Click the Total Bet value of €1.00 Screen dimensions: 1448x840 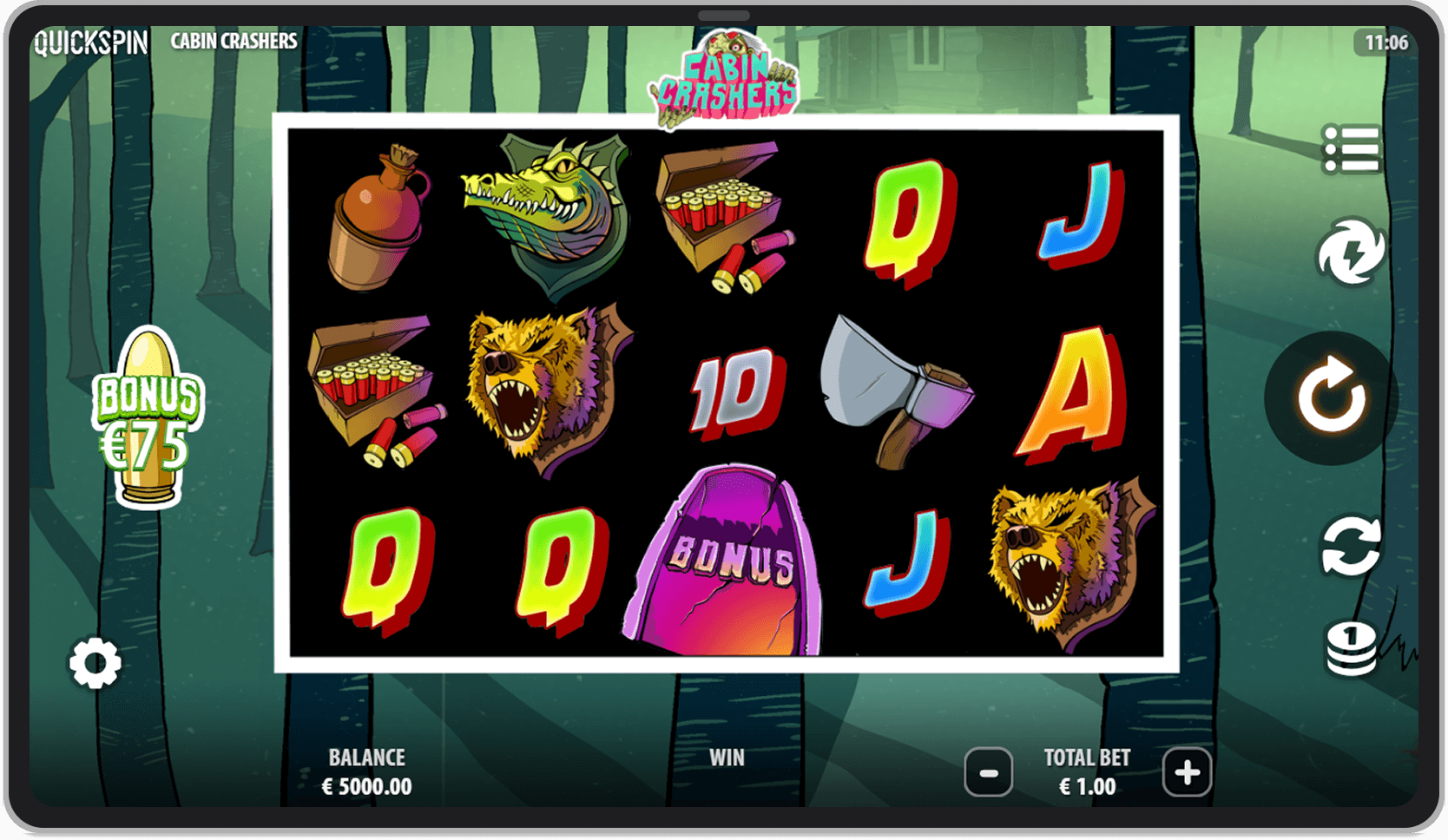coord(1087,786)
